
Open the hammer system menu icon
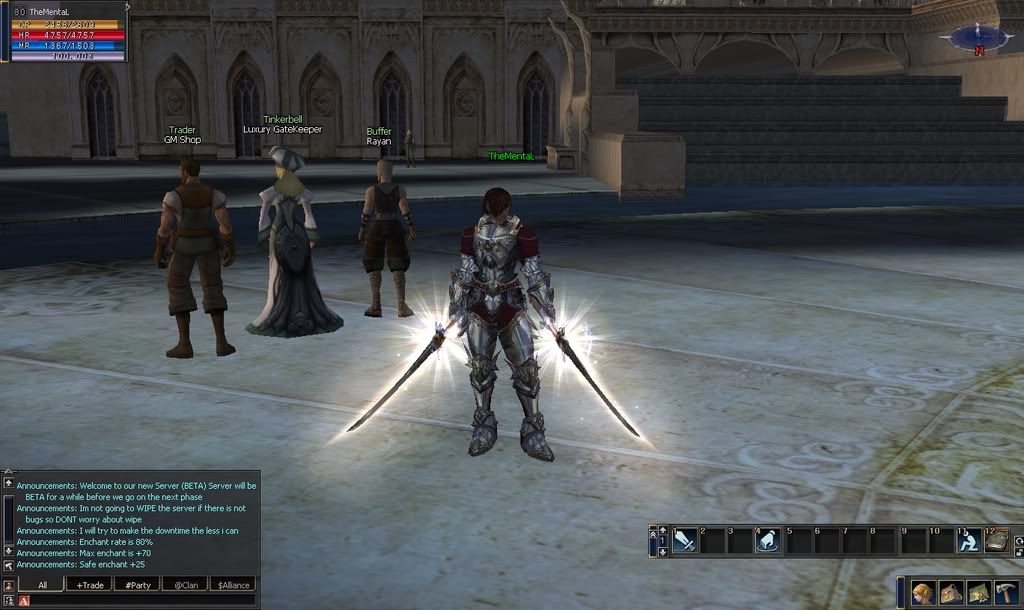(1006, 594)
